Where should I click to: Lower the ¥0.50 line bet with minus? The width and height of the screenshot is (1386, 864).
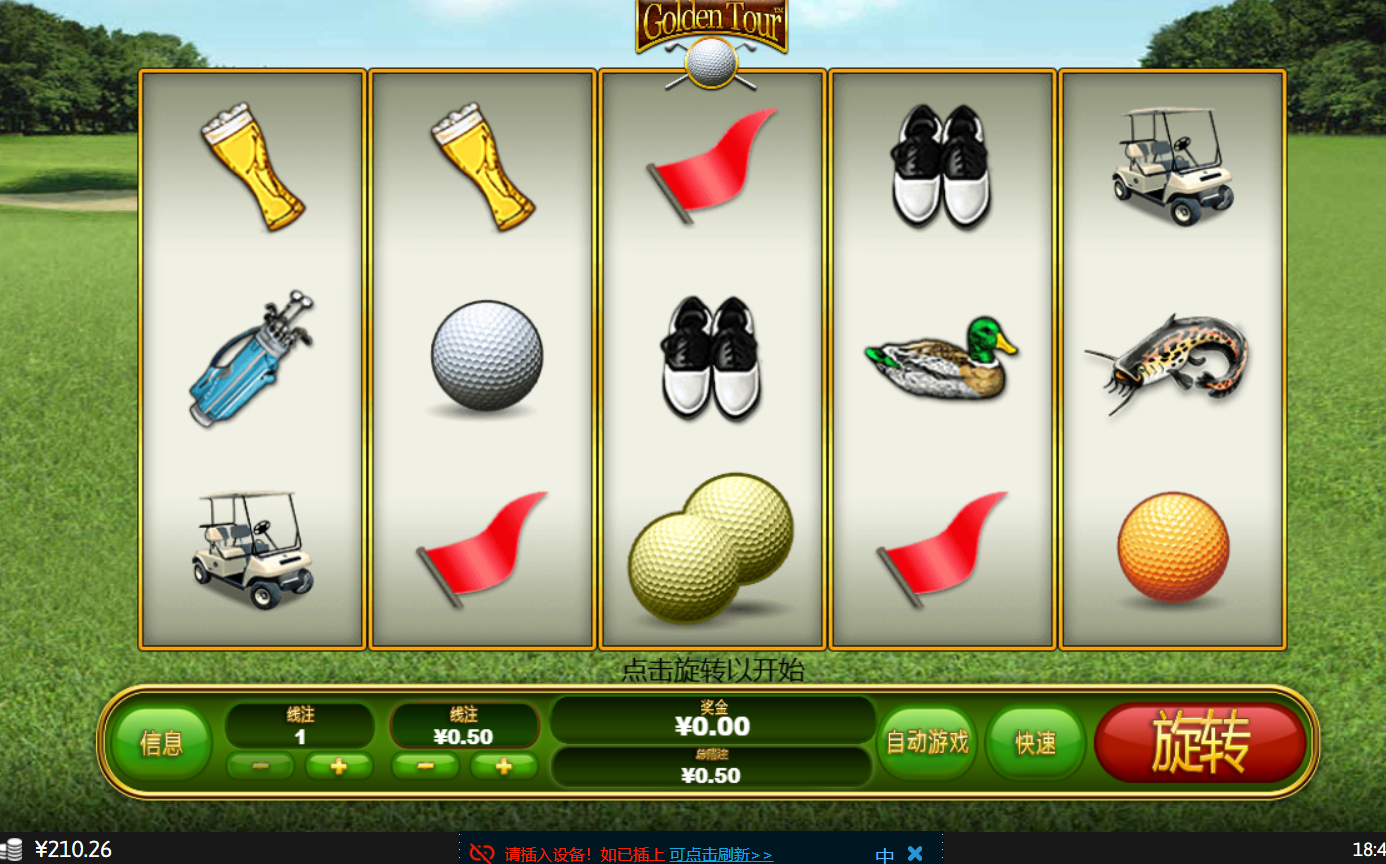click(x=425, y=766)
